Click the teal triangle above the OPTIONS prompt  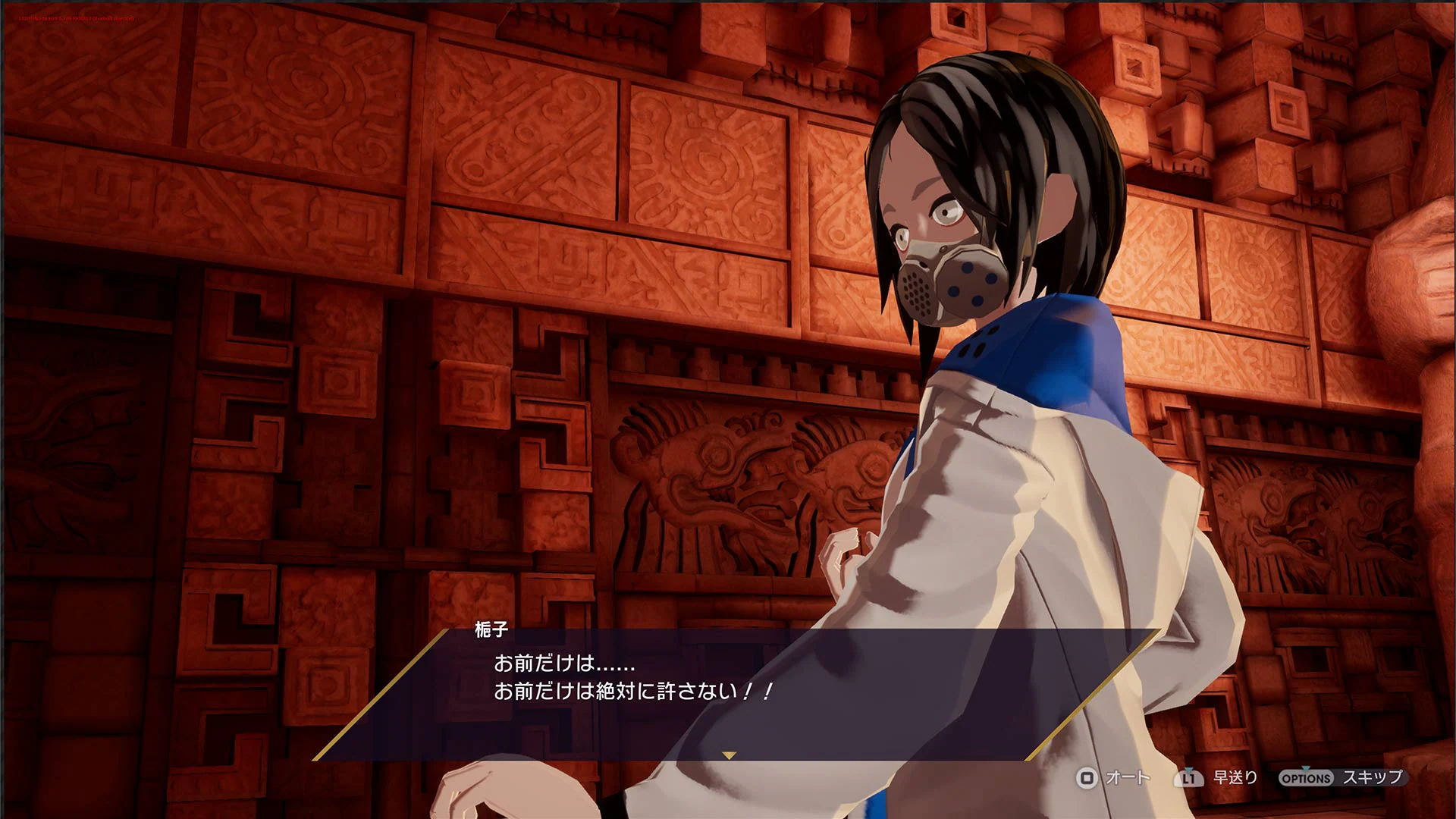coord(1306,767)
